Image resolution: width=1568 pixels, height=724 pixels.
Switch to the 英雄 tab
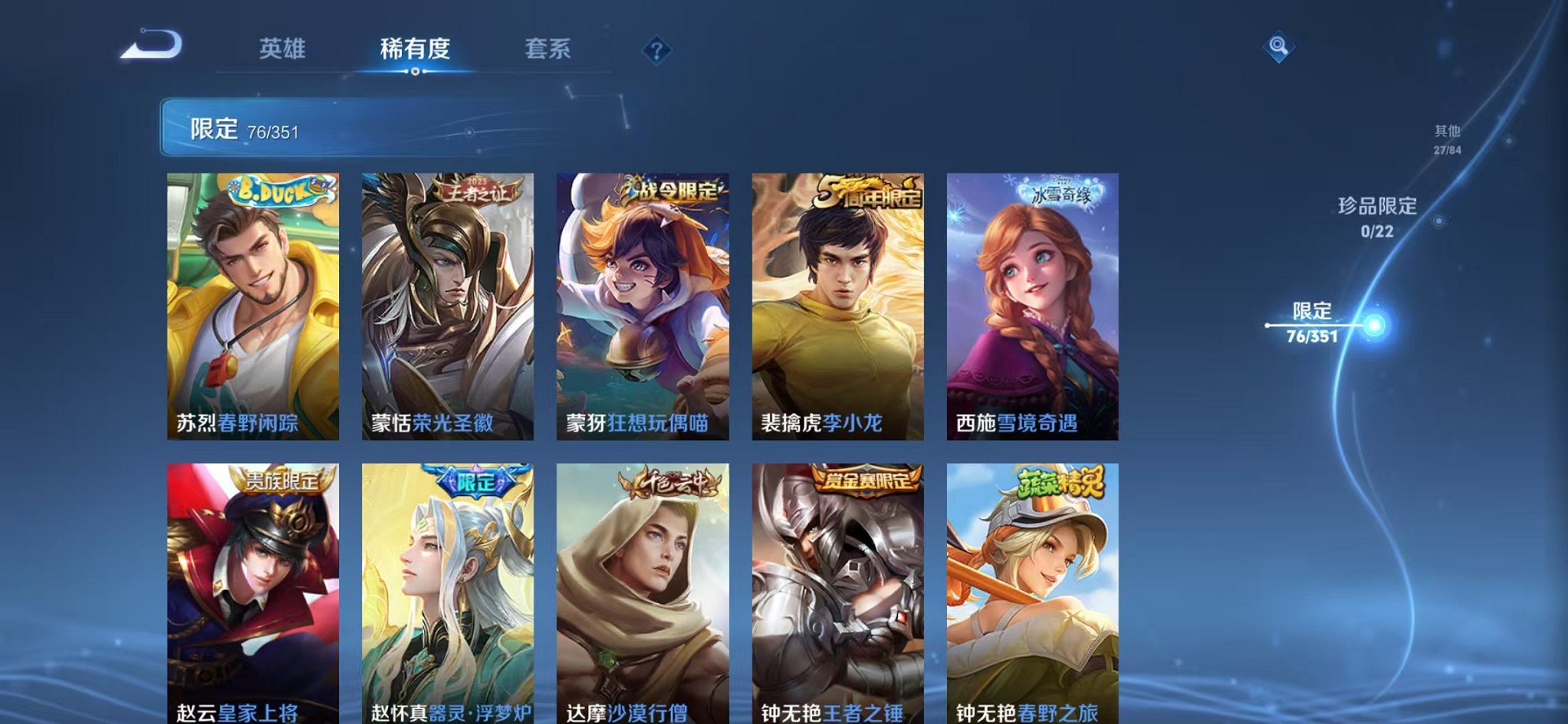(x=283, y=49)
